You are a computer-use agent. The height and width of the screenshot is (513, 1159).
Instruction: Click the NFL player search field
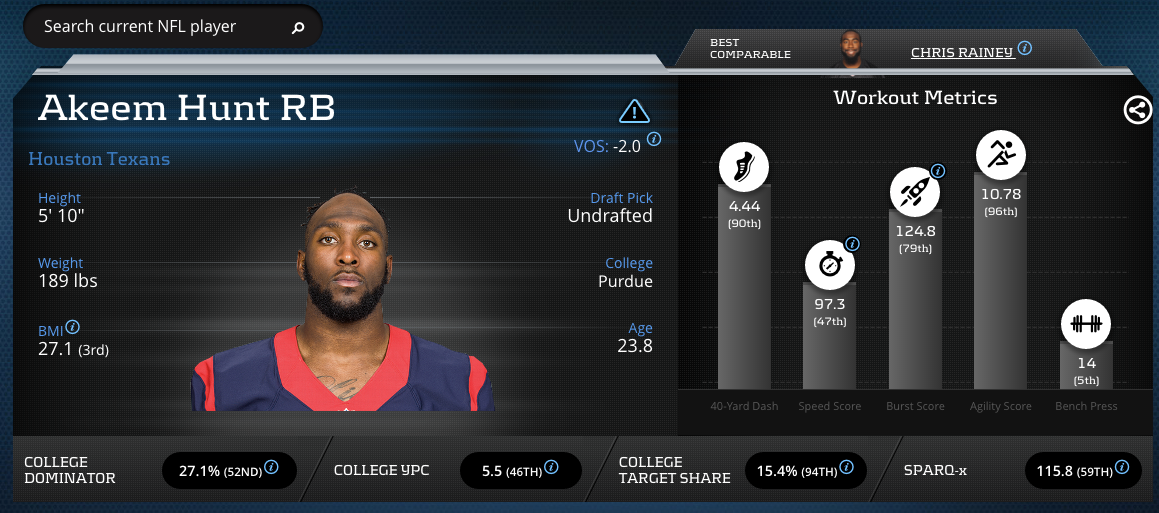click(x=160, y=27)
